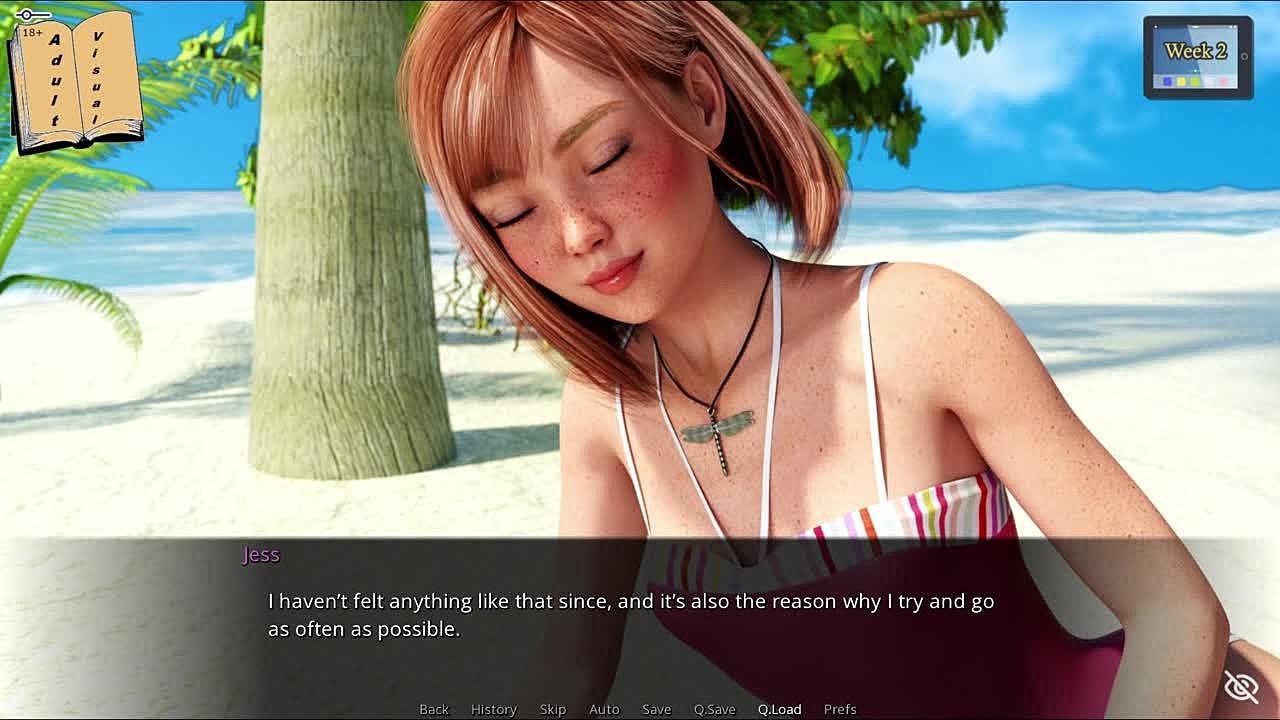This screenshot has width=1280, height=720.
Task: Load the quick save via Q.Load
Action: (x=779, y=709)
